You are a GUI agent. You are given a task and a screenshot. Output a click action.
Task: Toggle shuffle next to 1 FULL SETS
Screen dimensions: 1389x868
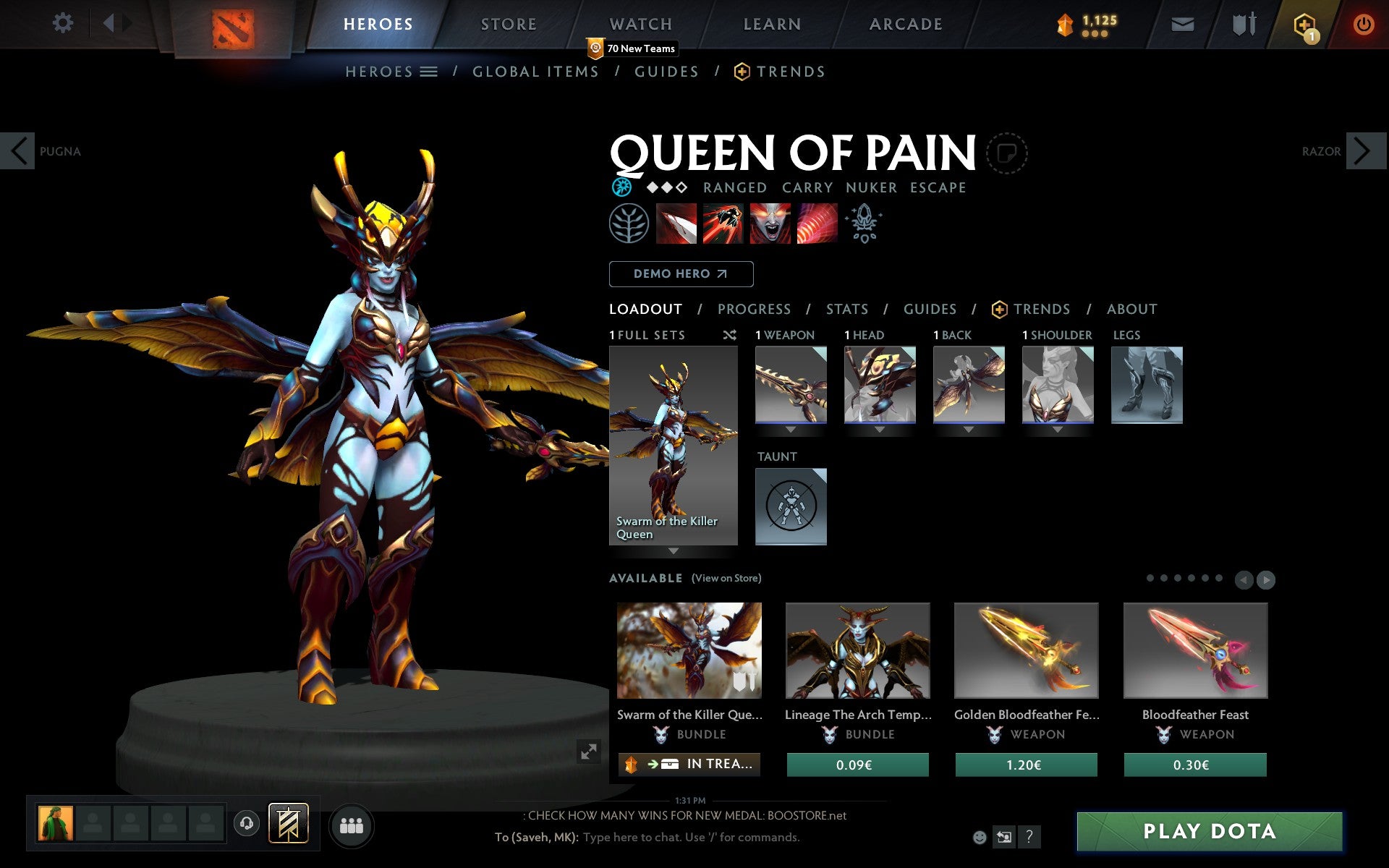click(729, 335)
